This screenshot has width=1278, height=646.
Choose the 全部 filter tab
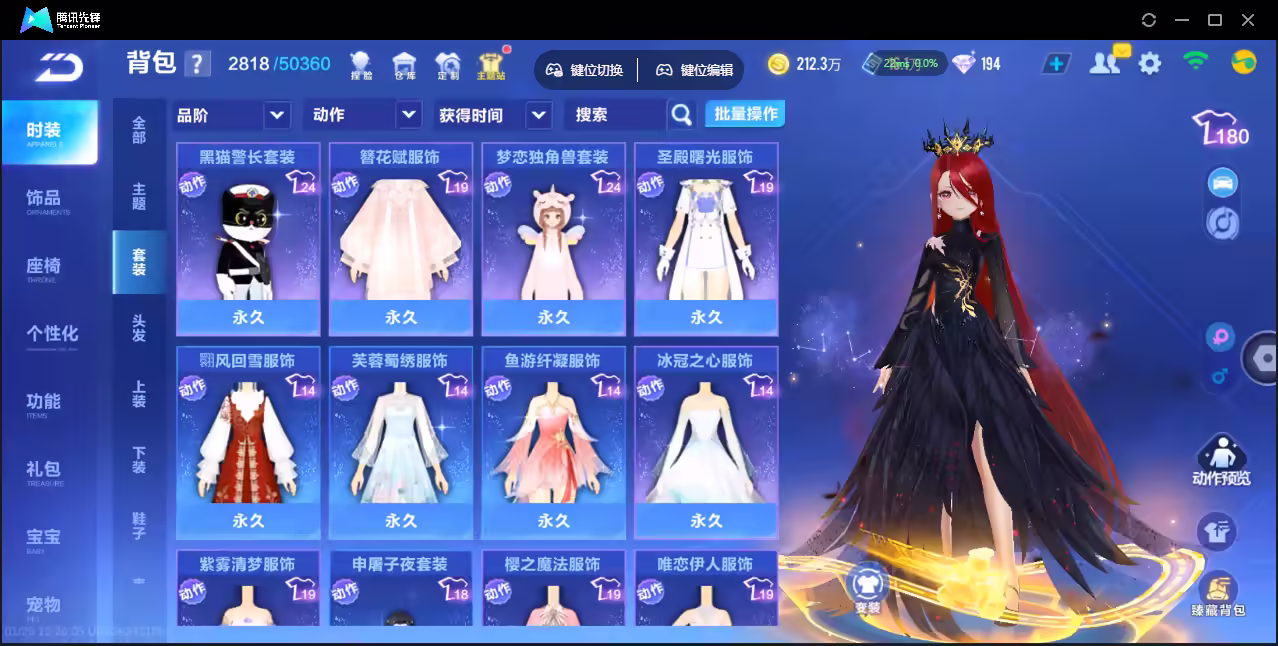click(x=139, y=129)
